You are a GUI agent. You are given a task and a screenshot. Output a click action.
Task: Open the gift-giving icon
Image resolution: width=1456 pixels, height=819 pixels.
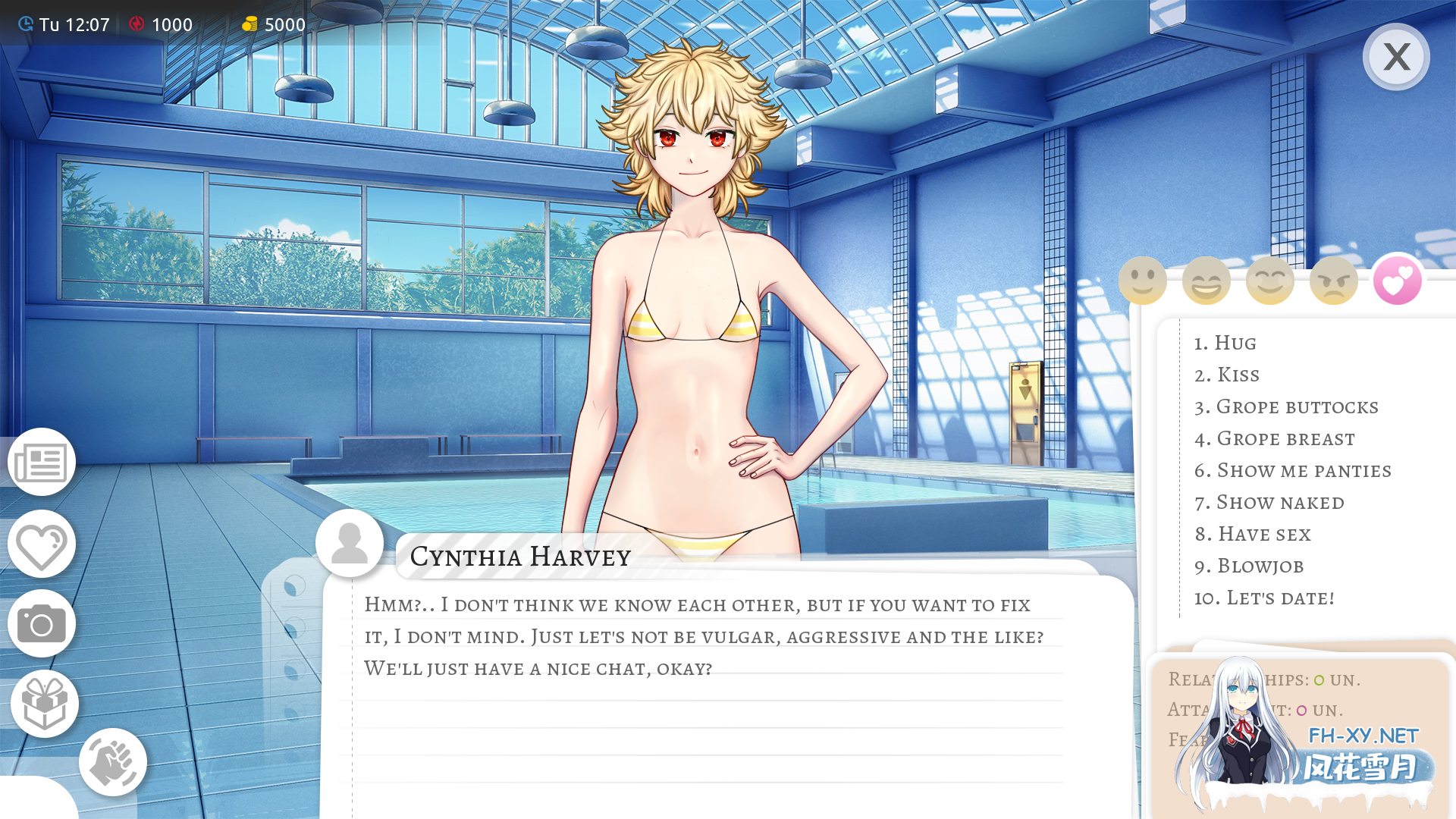tap(44, 703)
